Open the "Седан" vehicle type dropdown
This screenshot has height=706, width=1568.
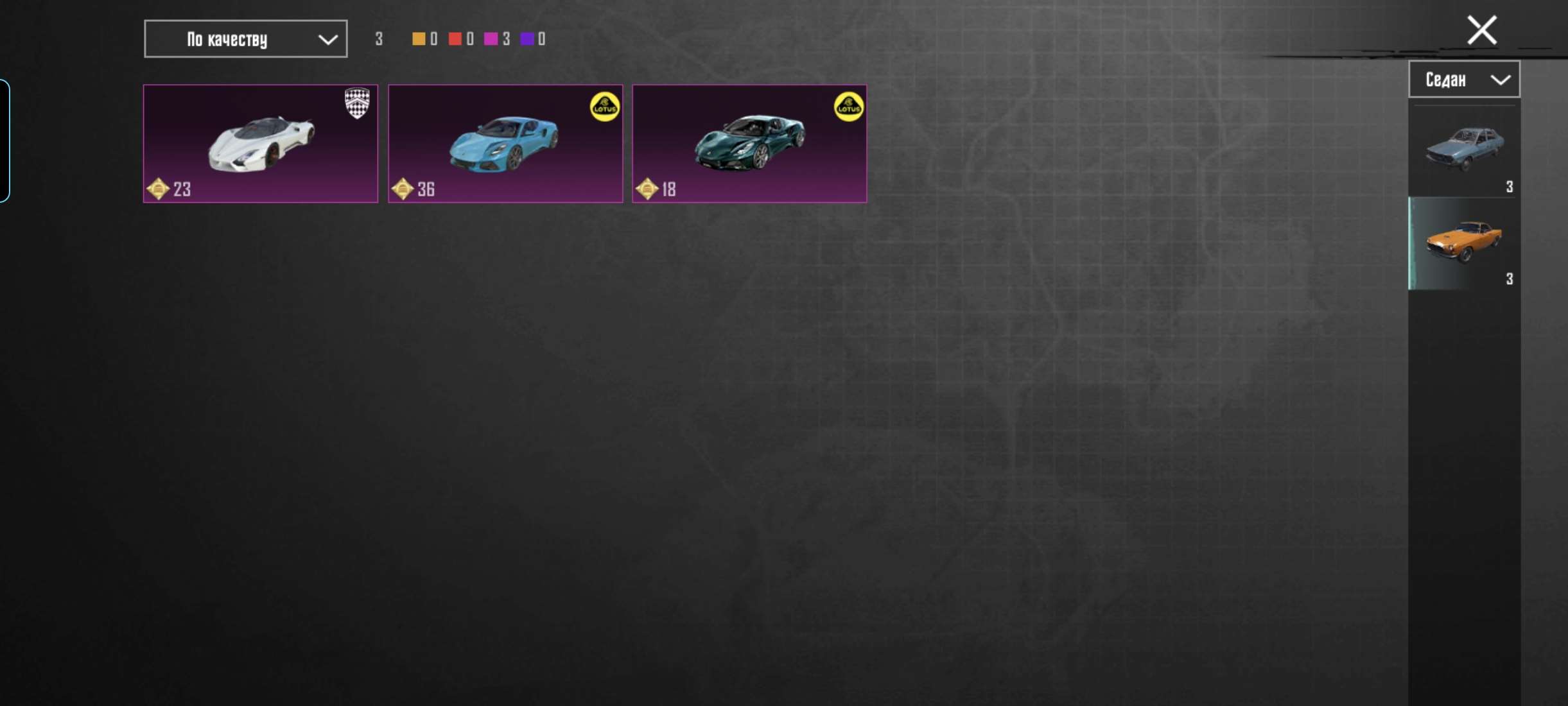click(x=1464, y=80)
